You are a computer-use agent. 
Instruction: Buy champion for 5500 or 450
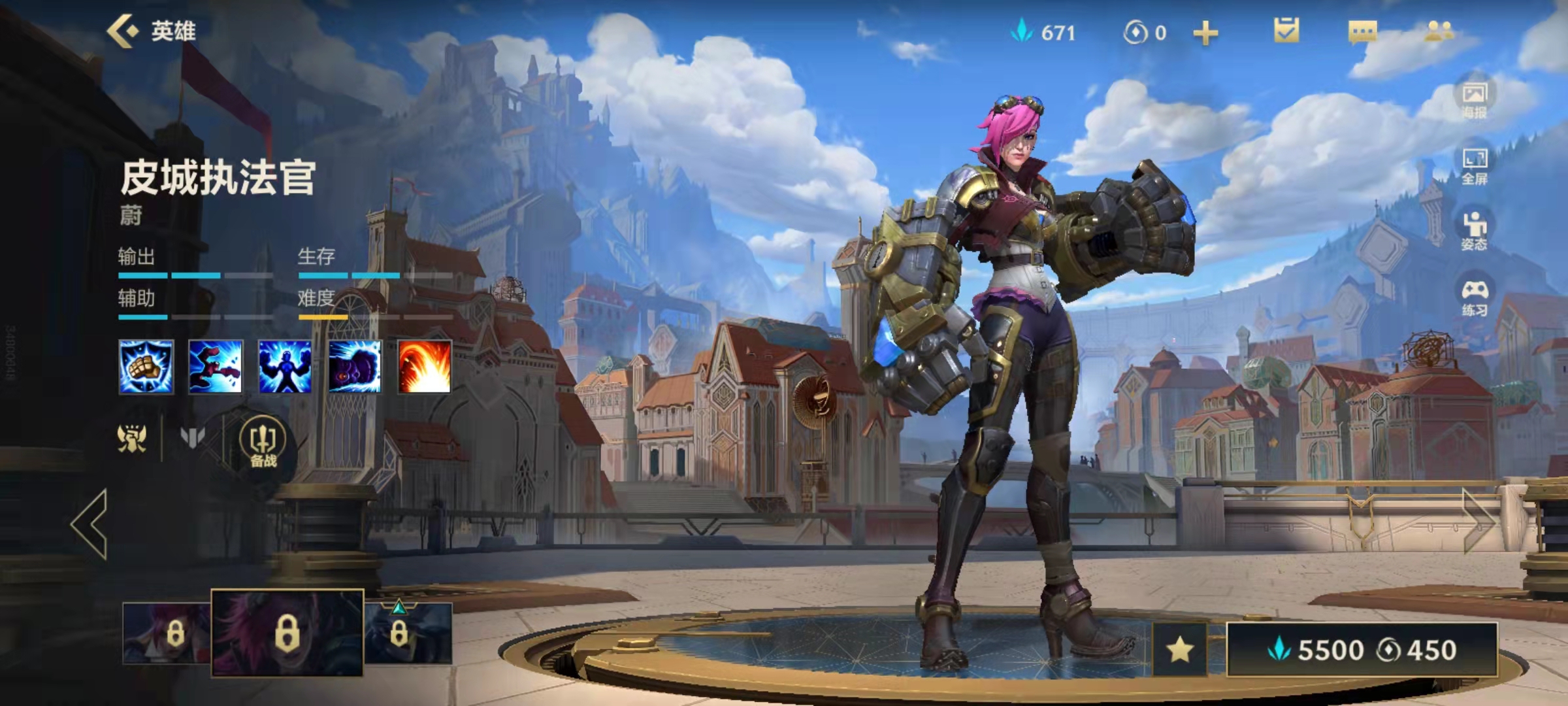(x=1362, y=649)
